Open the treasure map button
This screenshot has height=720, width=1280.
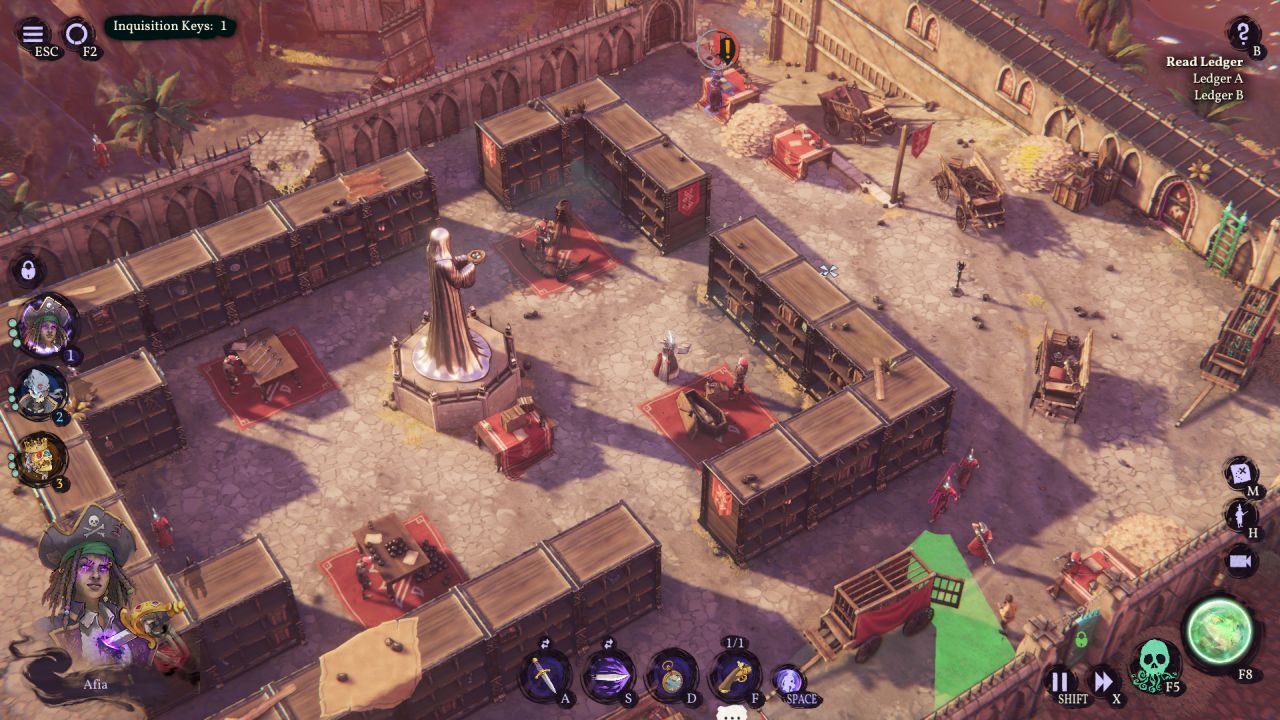click(x=1241, y=472)
